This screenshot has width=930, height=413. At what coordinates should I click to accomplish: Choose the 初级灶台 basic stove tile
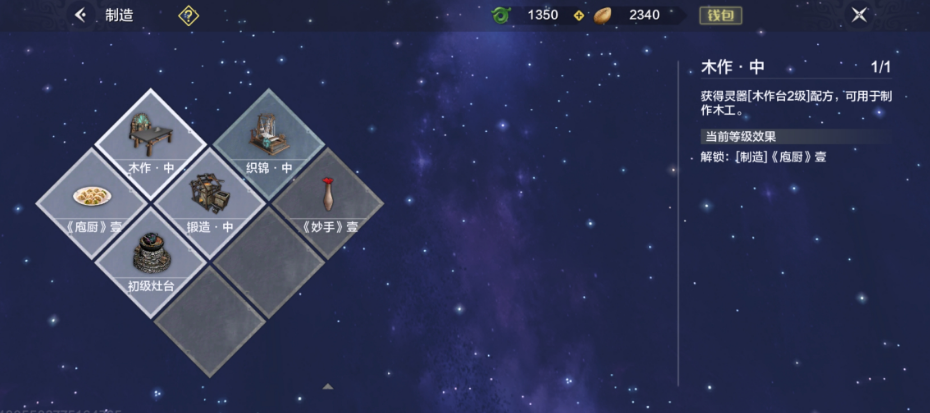(151, 260)
